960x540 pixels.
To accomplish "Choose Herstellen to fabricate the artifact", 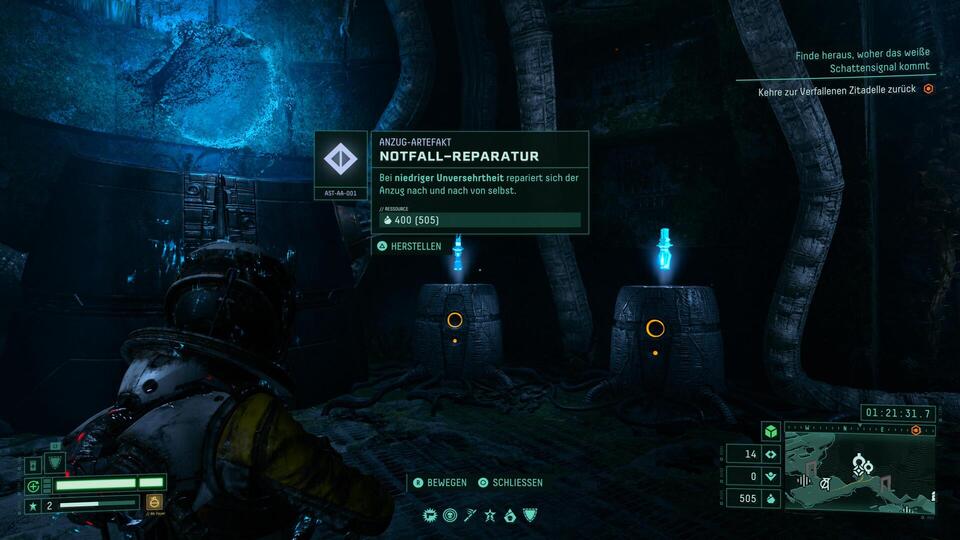I will click(410, 246).
